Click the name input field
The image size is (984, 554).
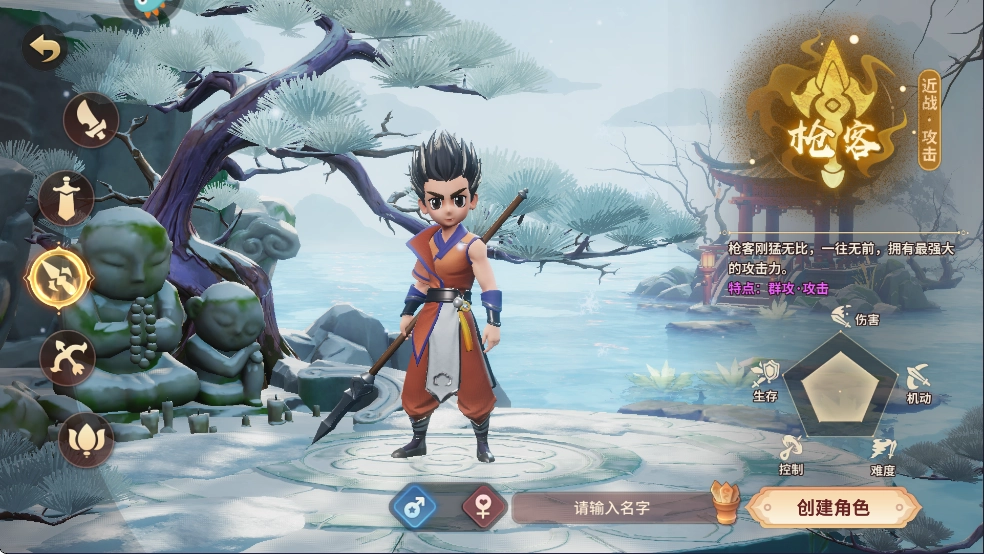(x=611, y=508)
